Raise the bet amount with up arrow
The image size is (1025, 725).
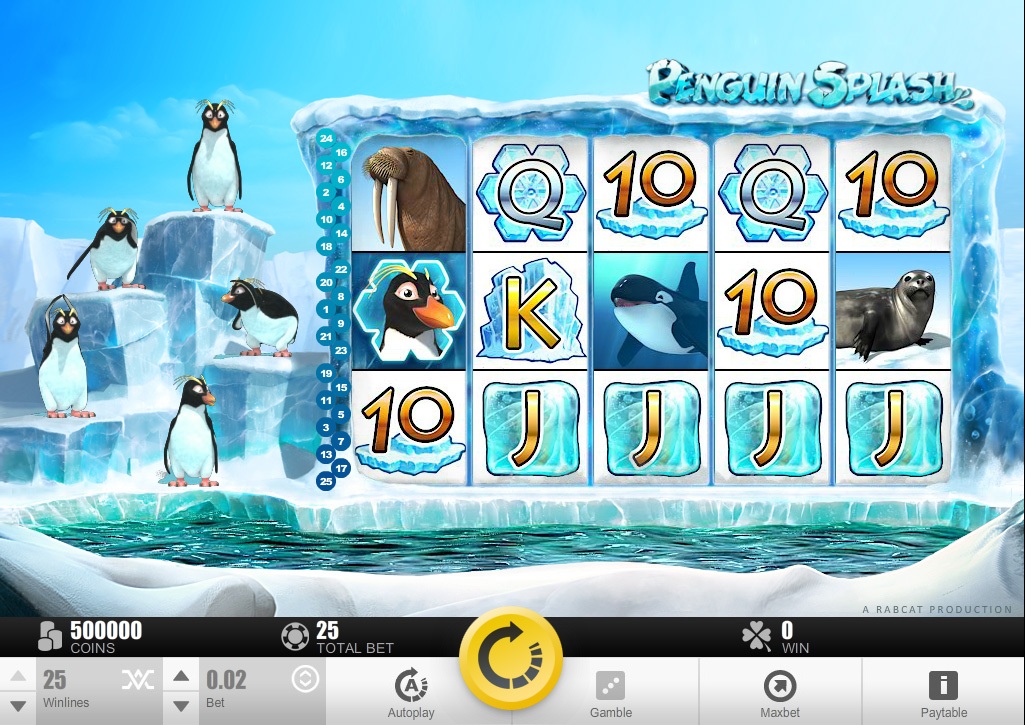(x=181, y=678)
